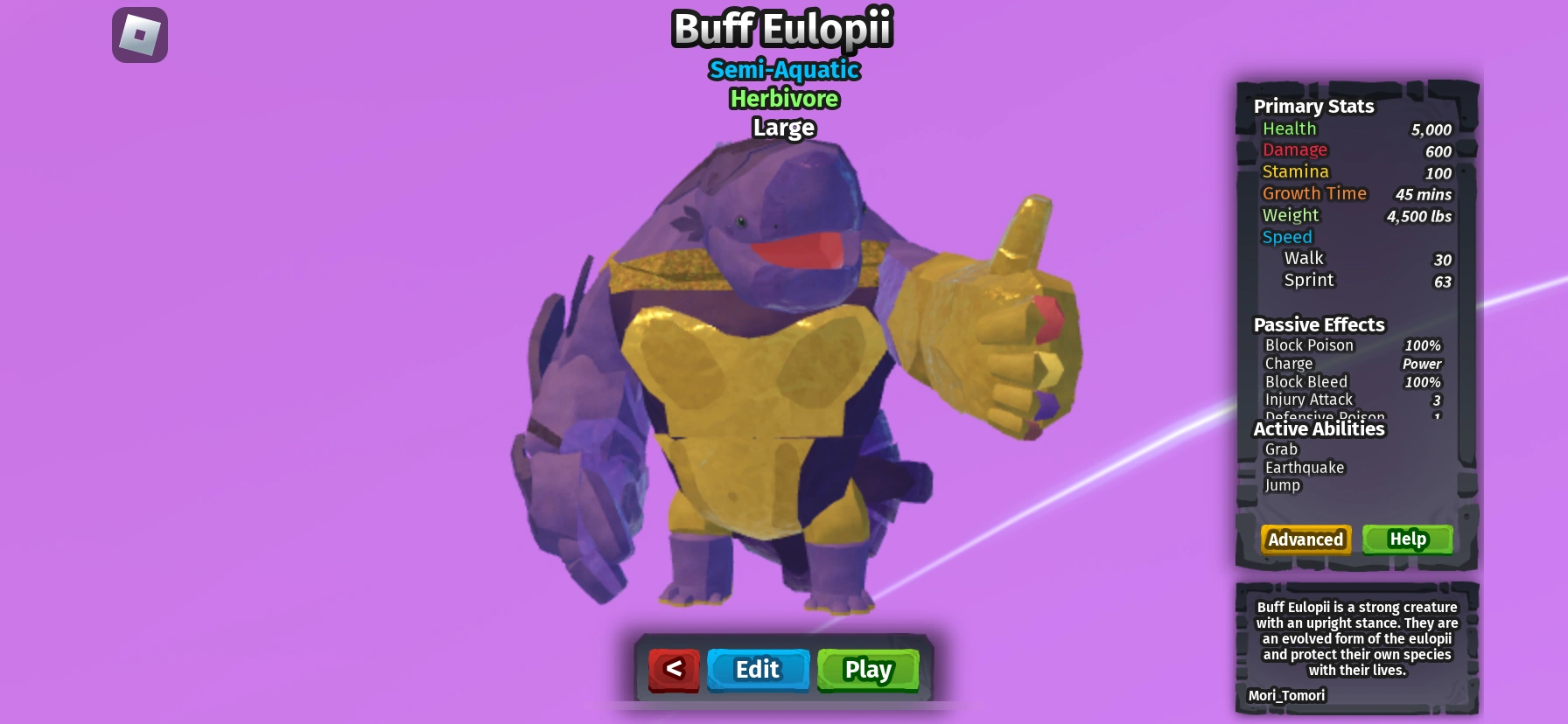
Task: Select the Grab active ability
Action: [x=1280, y=449]
